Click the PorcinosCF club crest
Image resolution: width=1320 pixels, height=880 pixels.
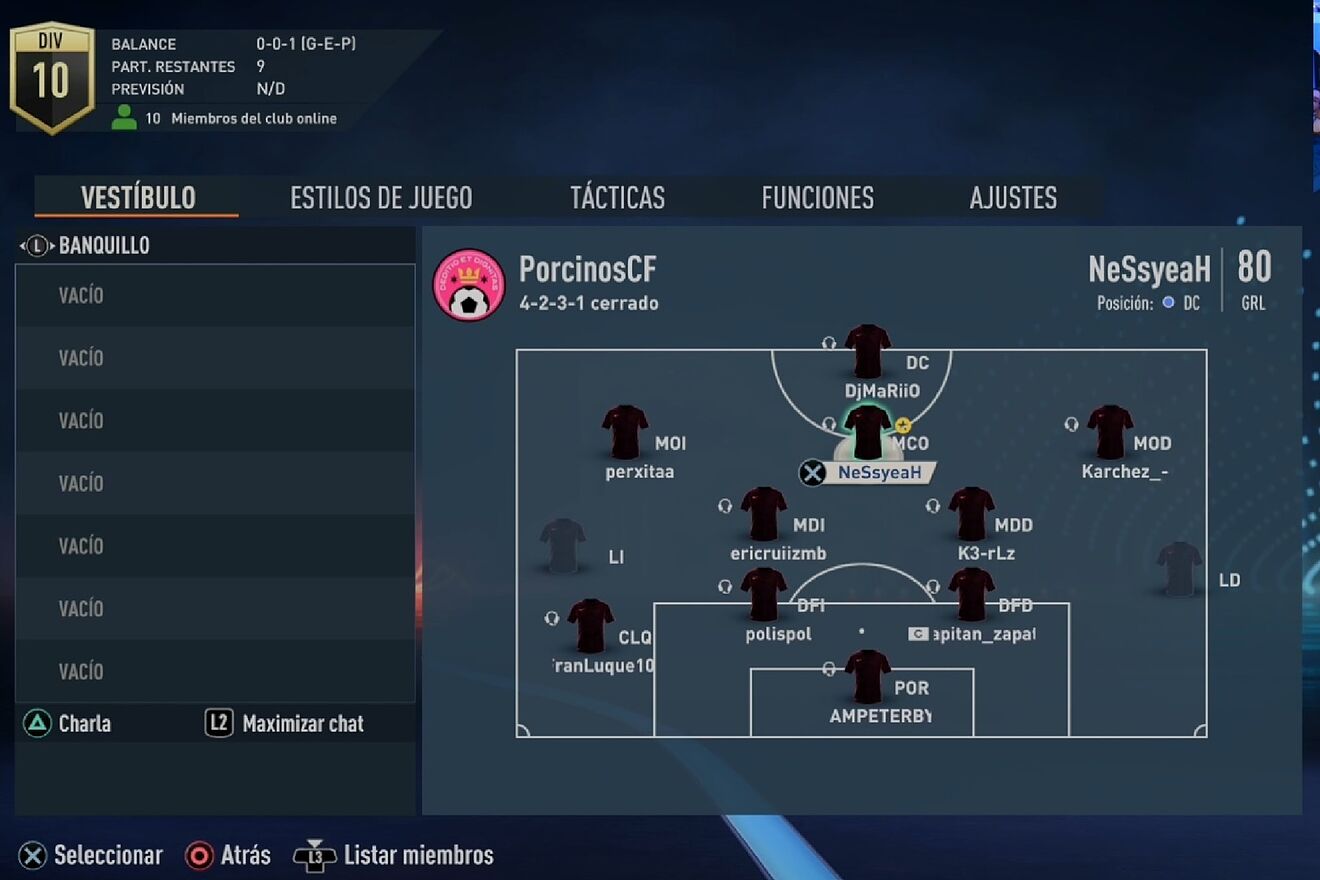point(469,285)
